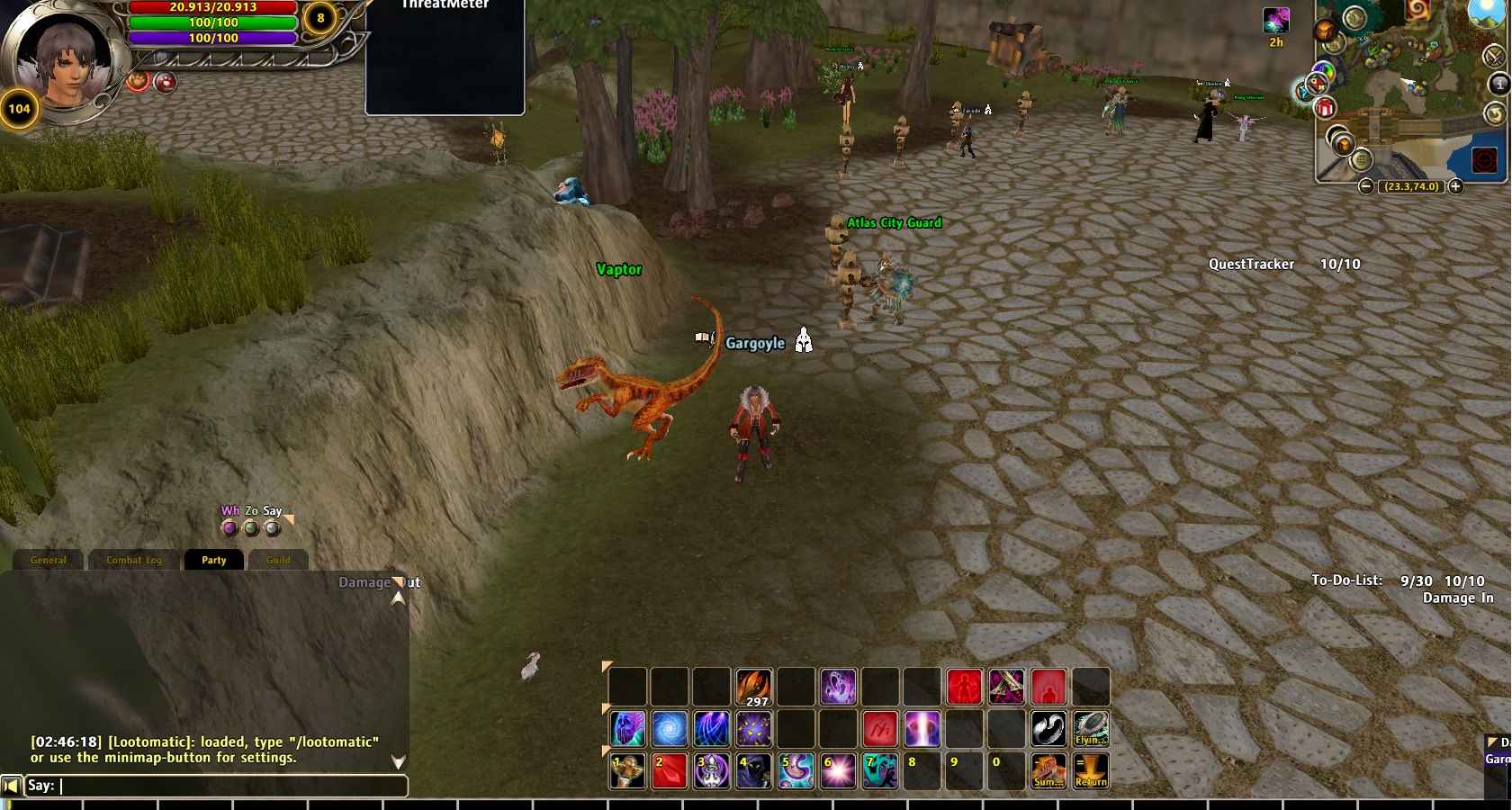Click the red gift box minimap icon

click(1325, 109)
